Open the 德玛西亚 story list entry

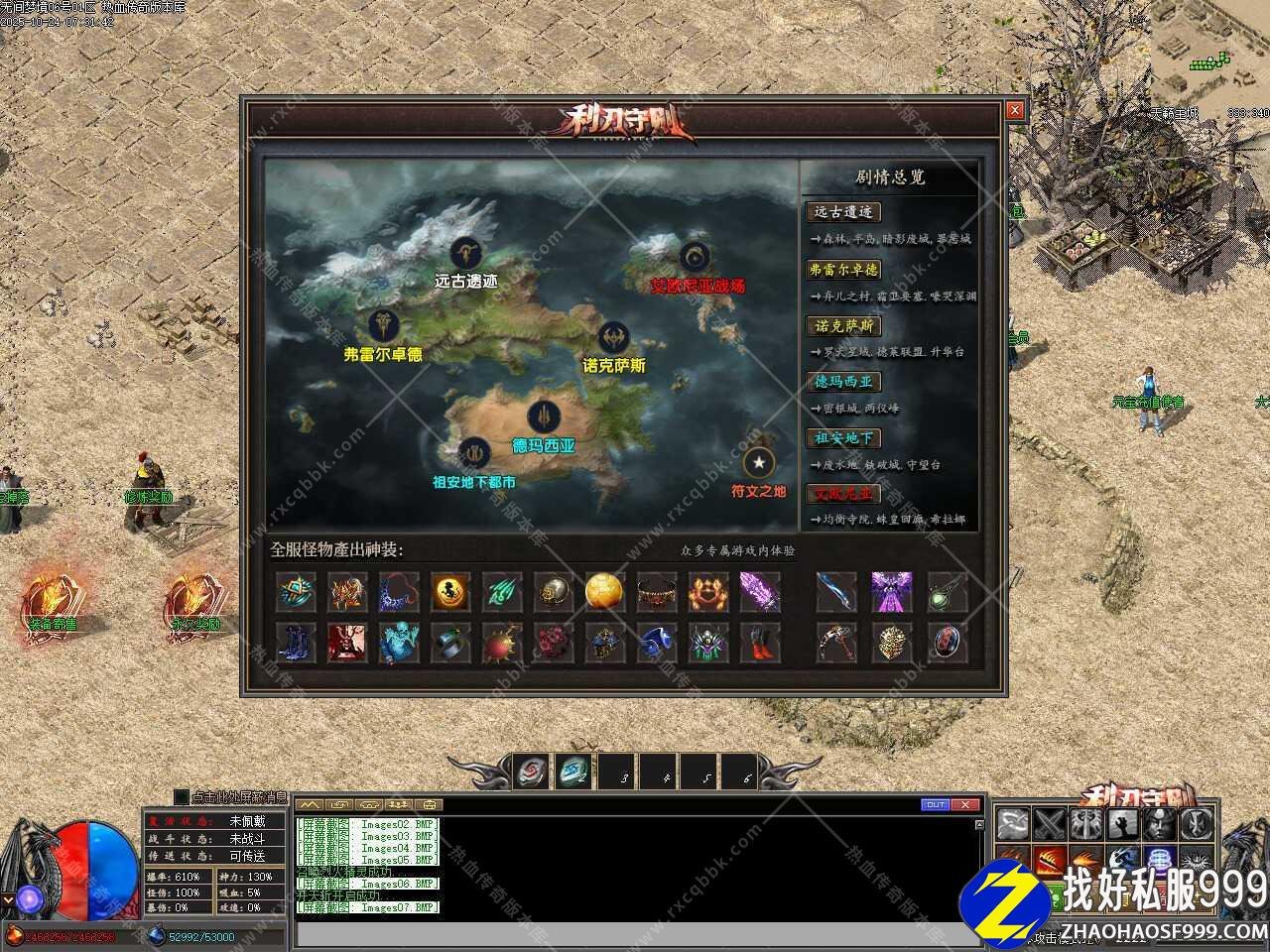pos(843,382)
